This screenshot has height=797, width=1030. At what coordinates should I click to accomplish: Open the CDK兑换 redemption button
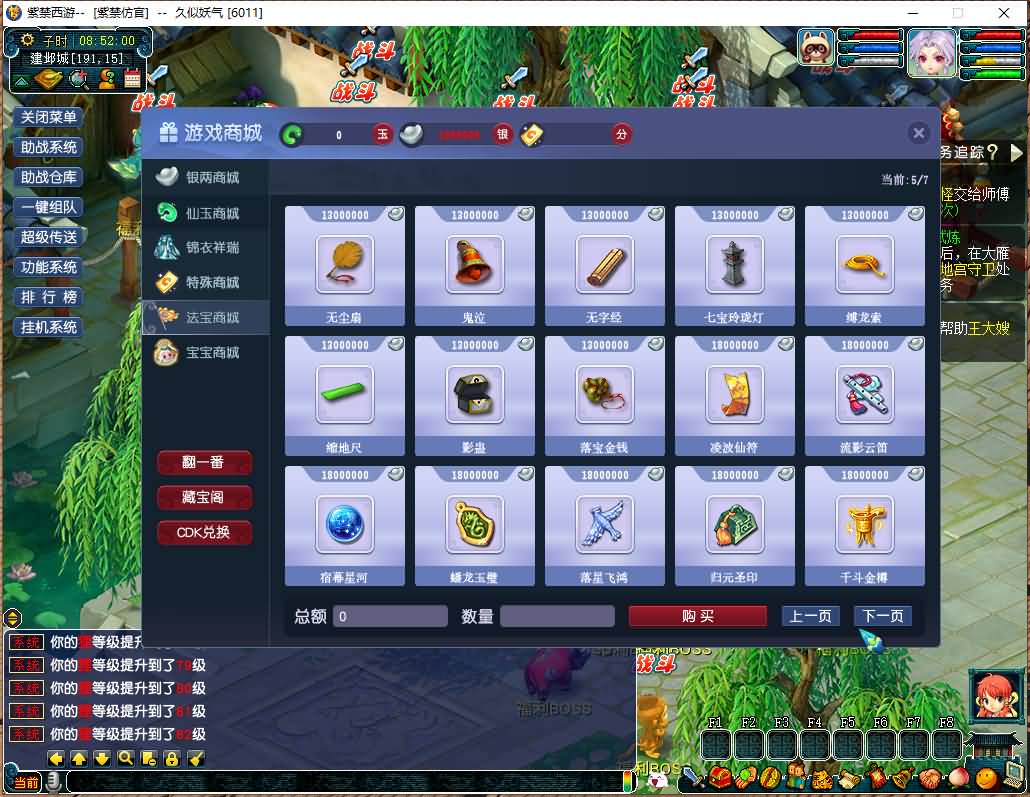pyautogui.click(x=204, y=533)
